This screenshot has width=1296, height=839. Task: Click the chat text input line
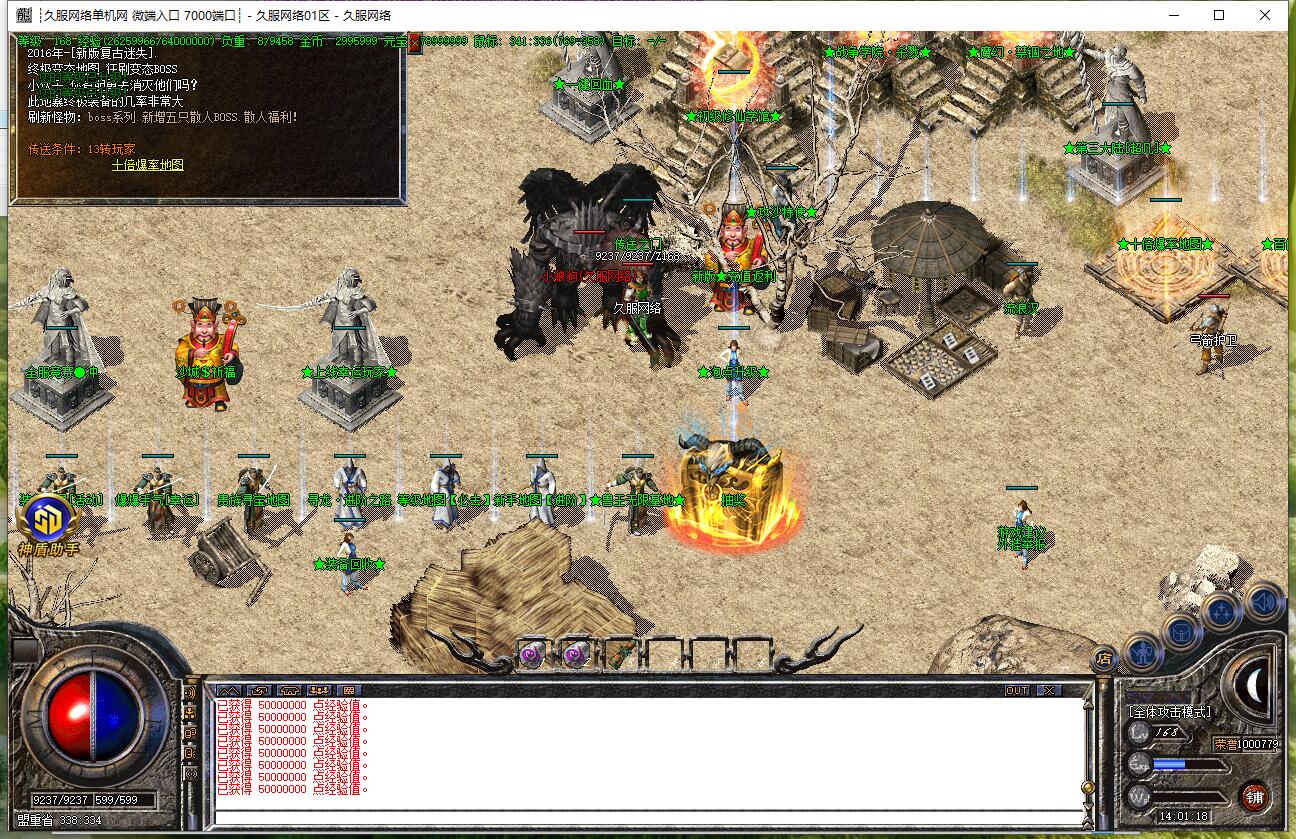point(640,817)
